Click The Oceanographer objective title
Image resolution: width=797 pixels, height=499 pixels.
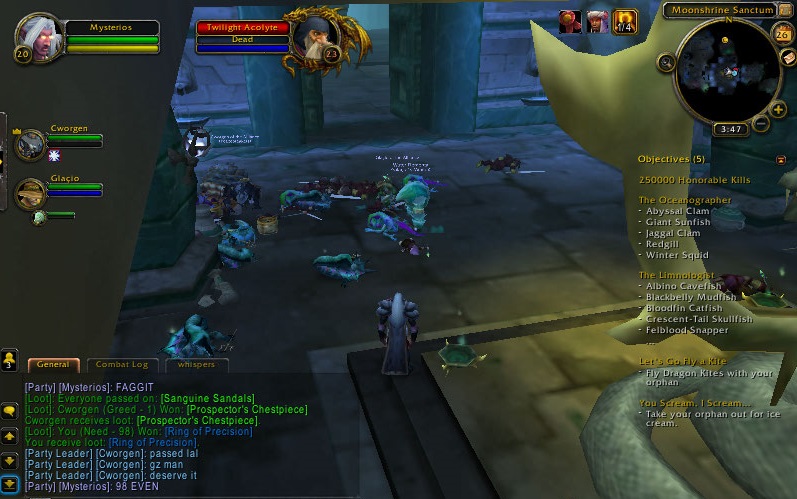685,200
